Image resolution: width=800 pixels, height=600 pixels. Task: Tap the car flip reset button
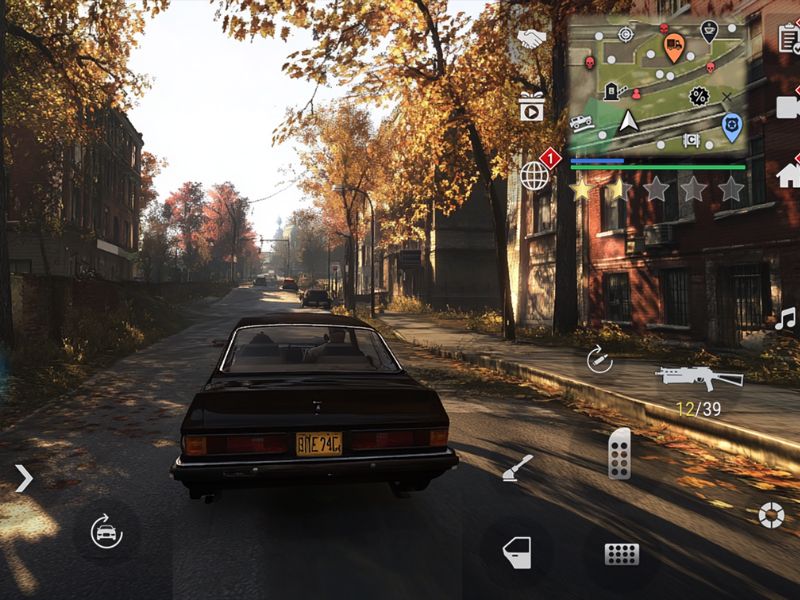tap(106, 531)
